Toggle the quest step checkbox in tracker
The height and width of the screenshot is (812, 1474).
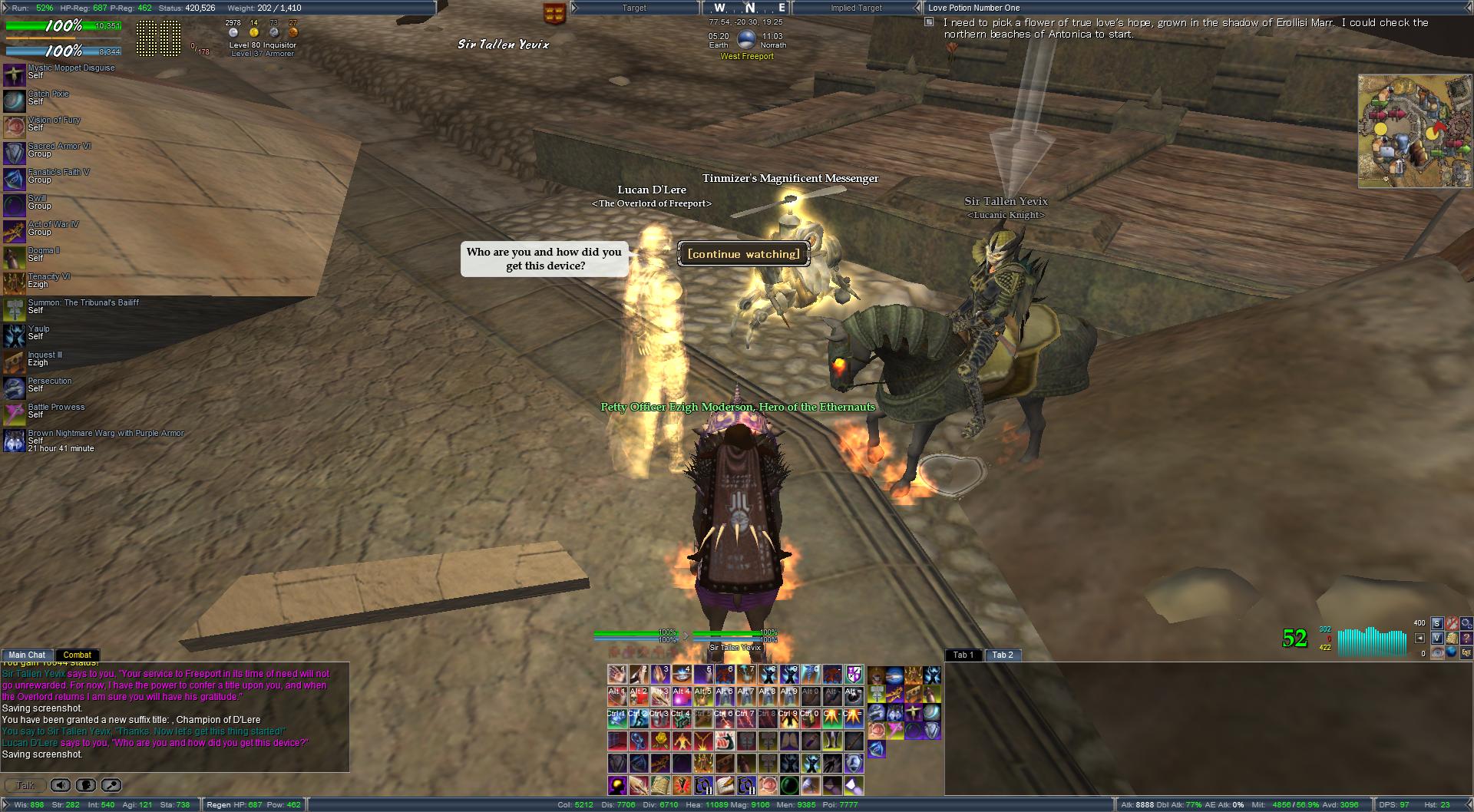pos(929,22)
